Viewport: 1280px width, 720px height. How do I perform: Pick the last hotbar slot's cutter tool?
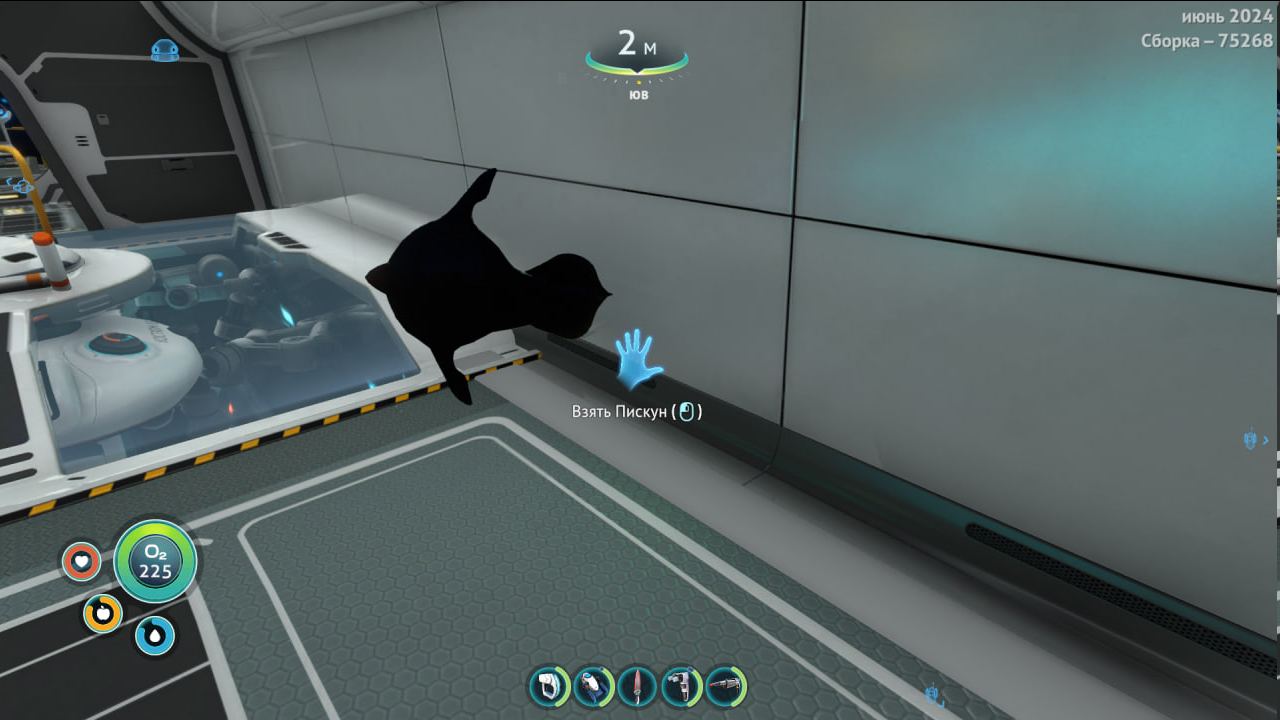[725, 687]
